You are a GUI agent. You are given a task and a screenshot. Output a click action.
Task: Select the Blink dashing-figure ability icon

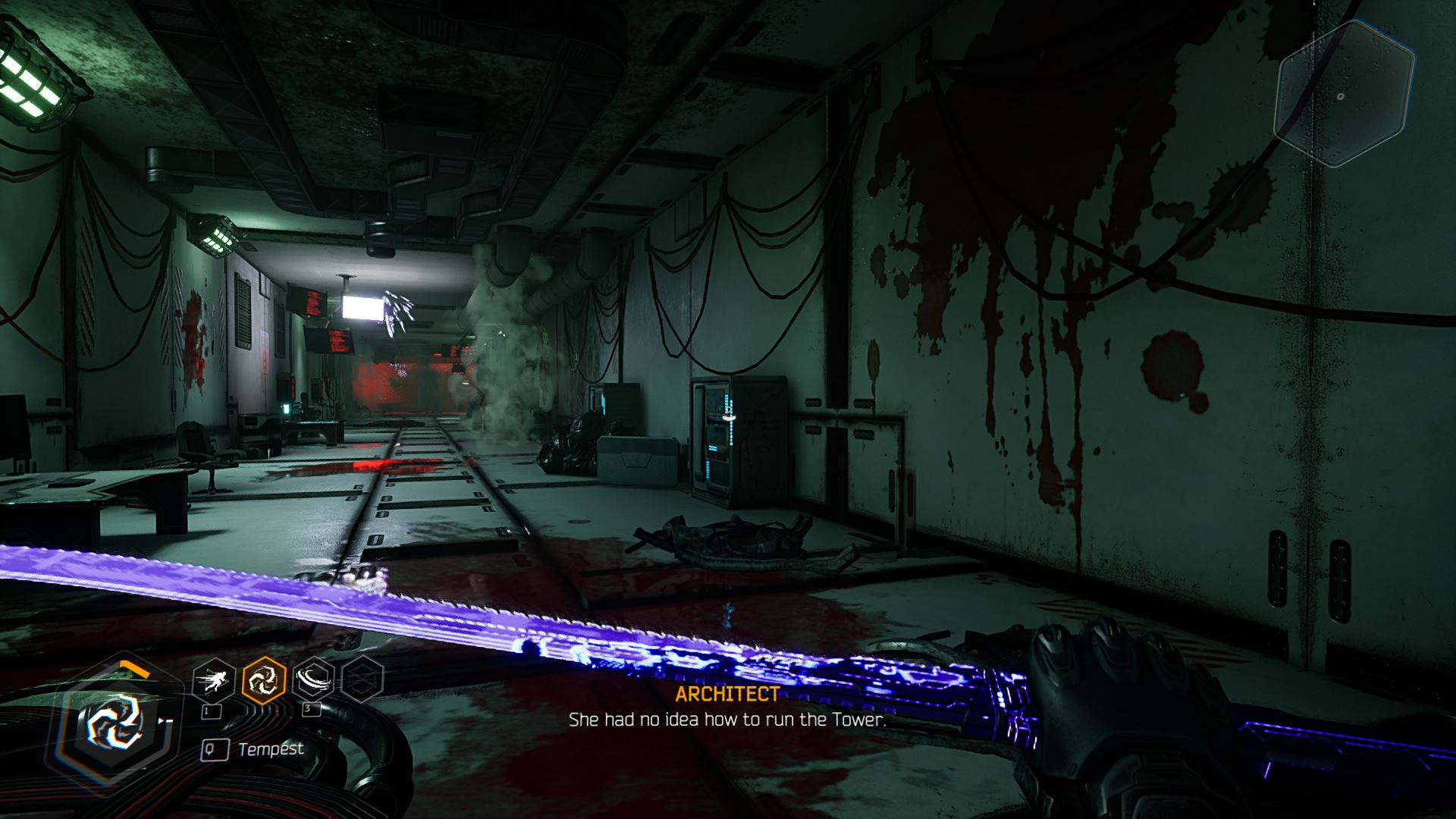point(213,680)
